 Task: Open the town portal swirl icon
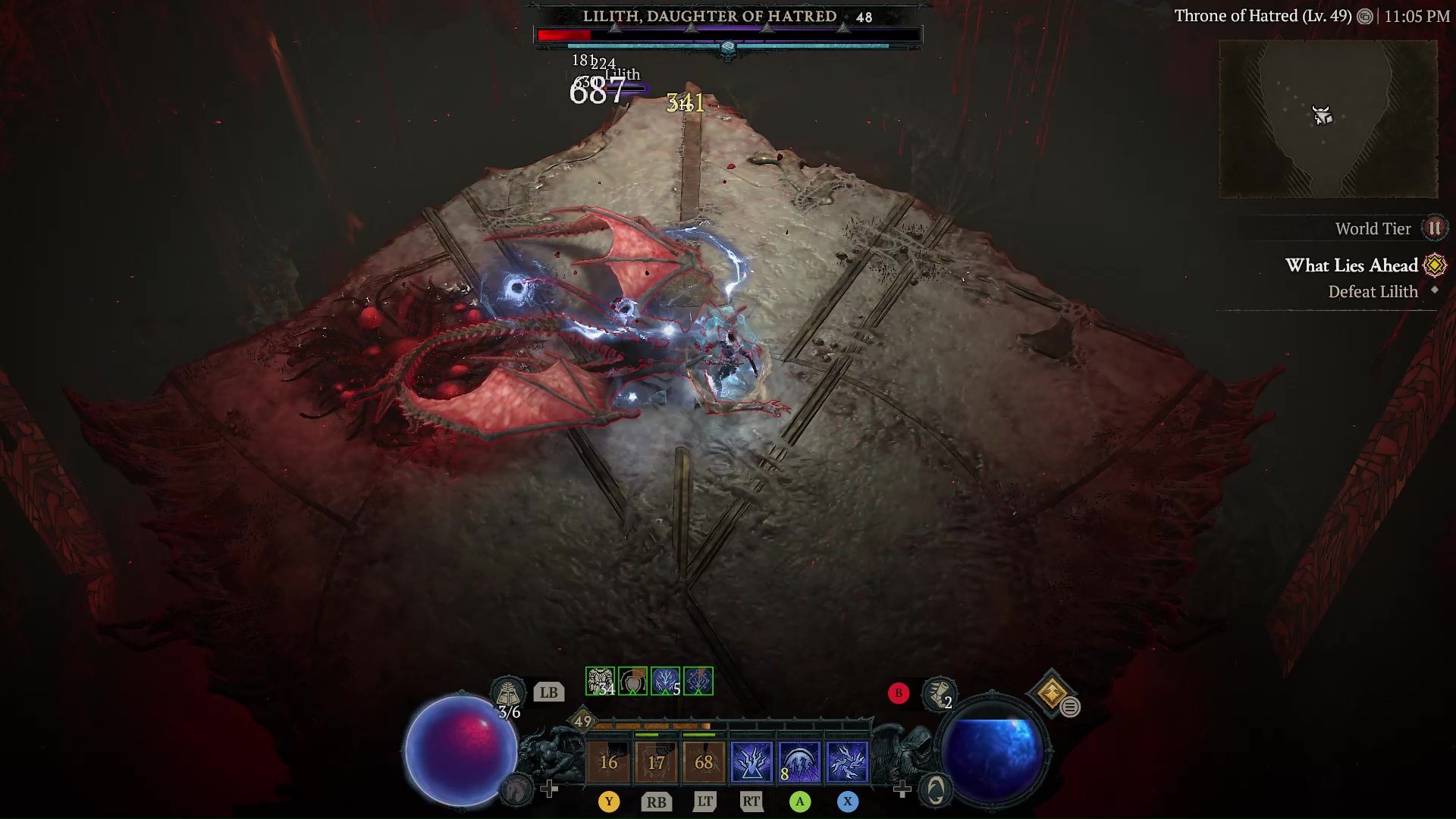(936, 790)
